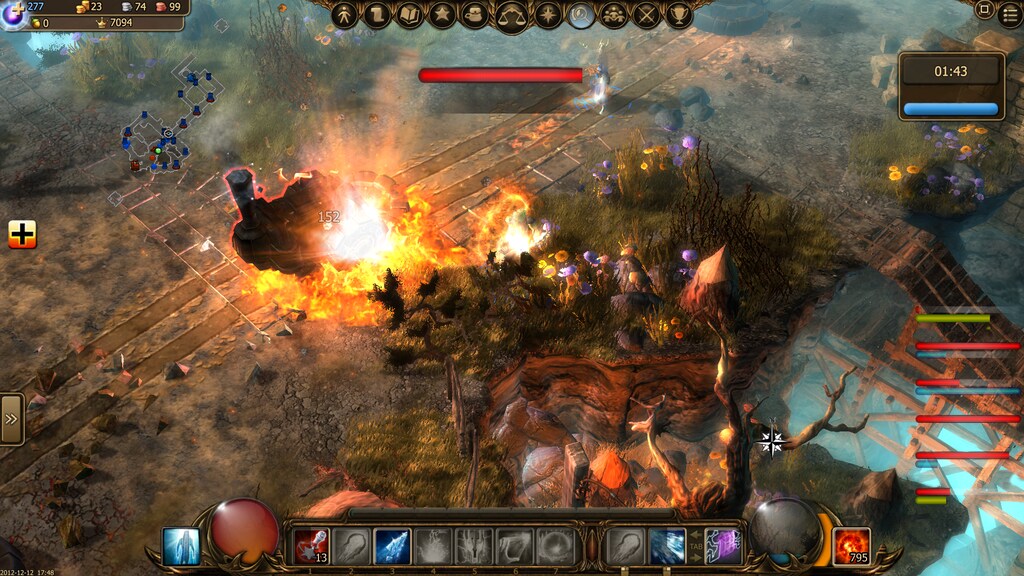Activate the blue frozen figure skill icon

pyautogui.click(x=181, y=546)
